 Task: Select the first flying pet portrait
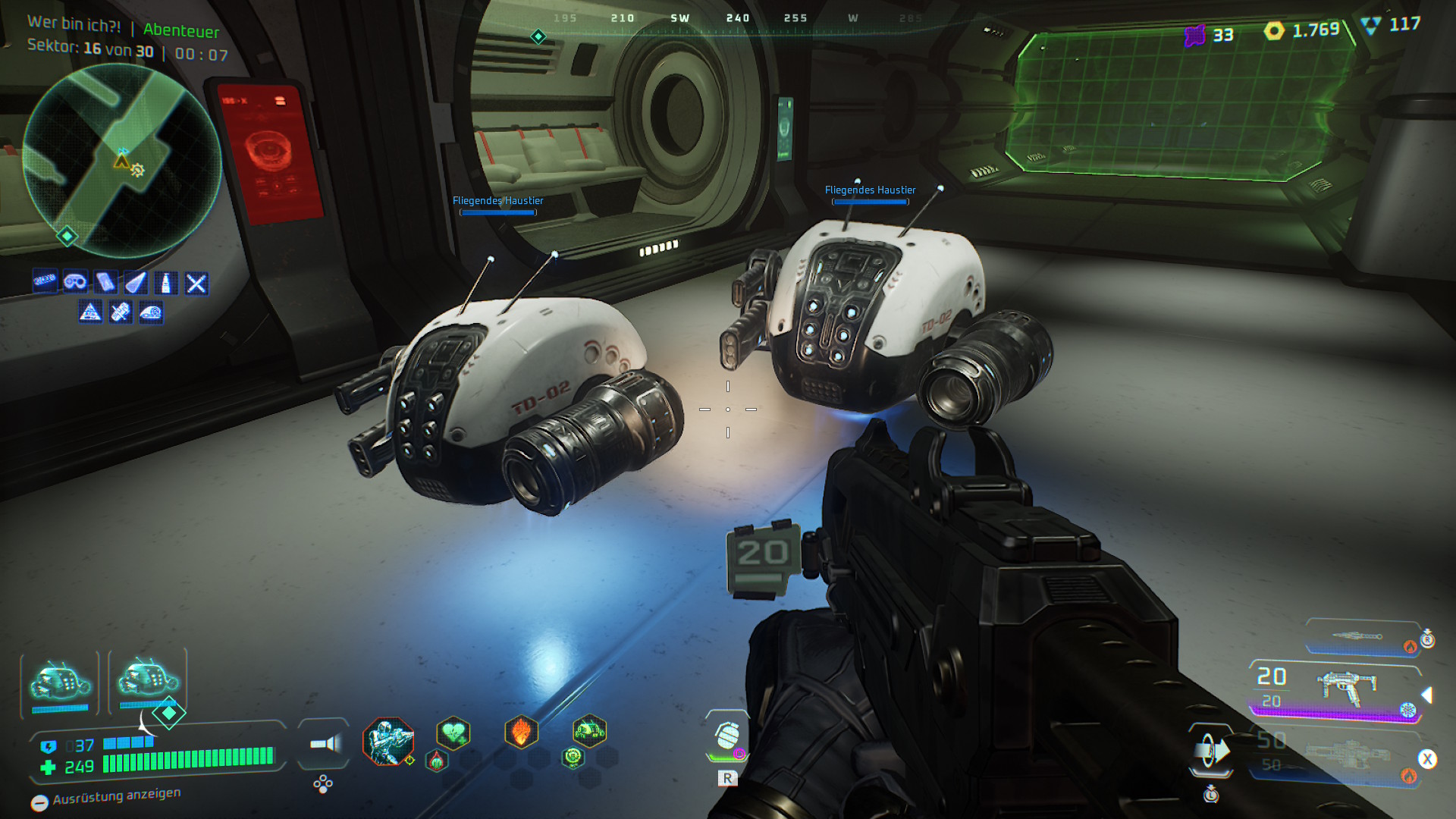coord(60,682)
